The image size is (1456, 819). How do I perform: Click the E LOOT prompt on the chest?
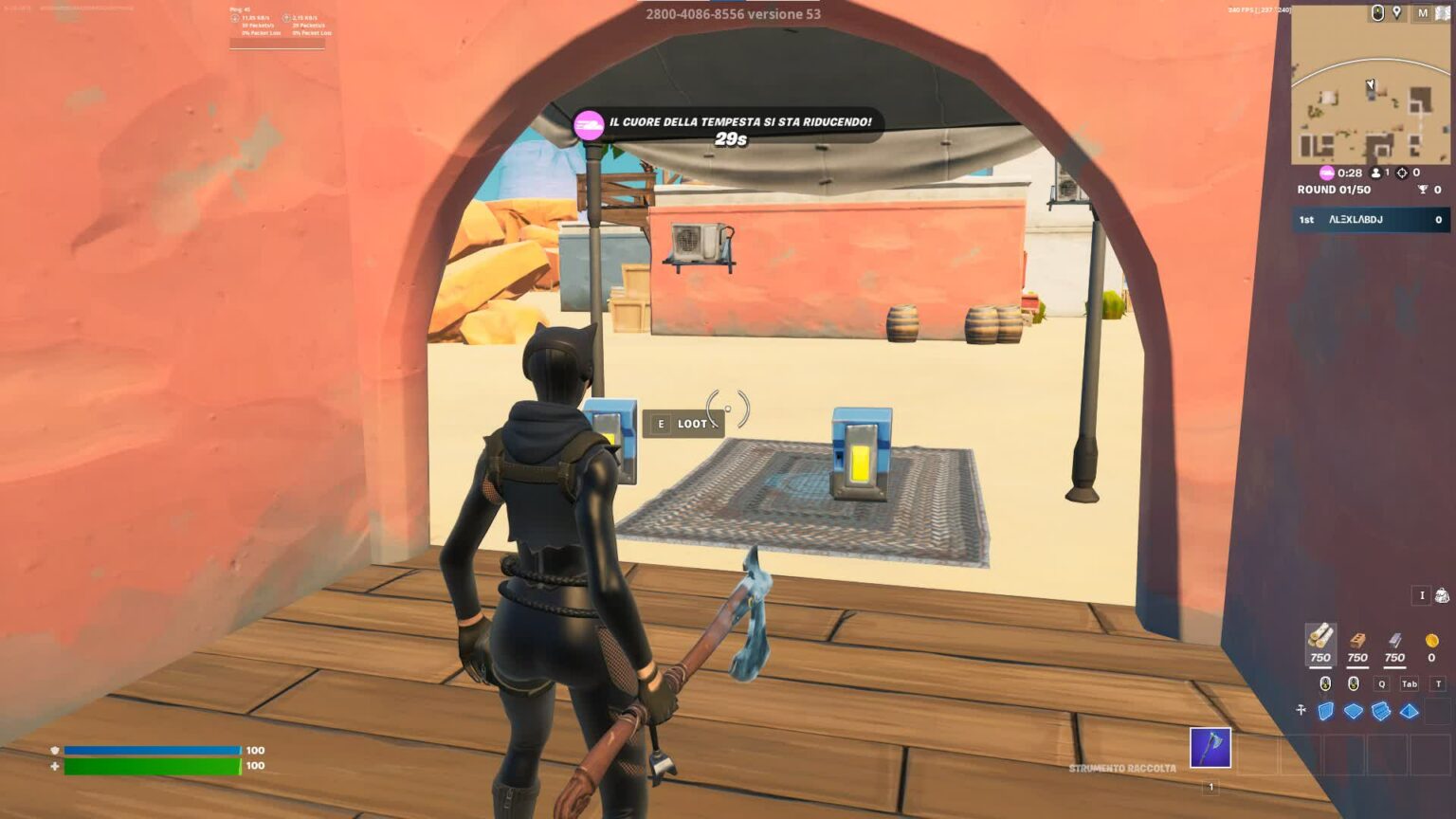click(685, 424)
